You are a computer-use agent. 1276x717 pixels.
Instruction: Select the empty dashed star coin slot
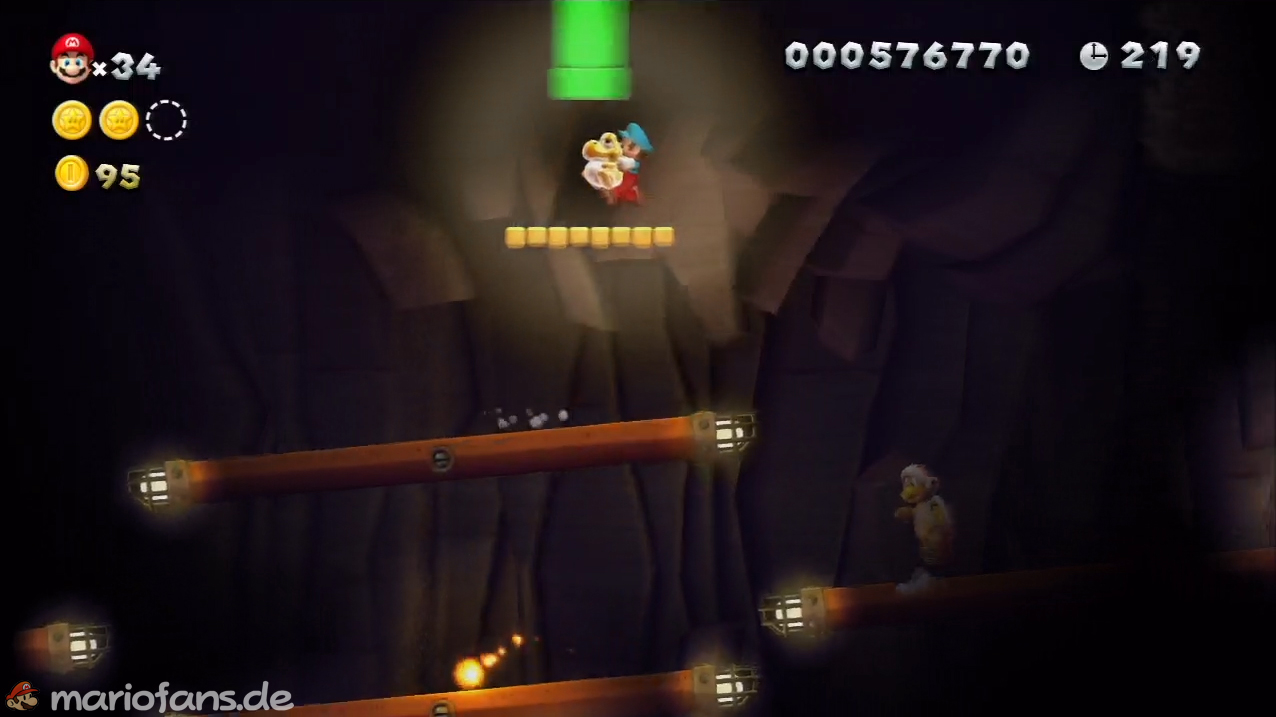[166, 121]
